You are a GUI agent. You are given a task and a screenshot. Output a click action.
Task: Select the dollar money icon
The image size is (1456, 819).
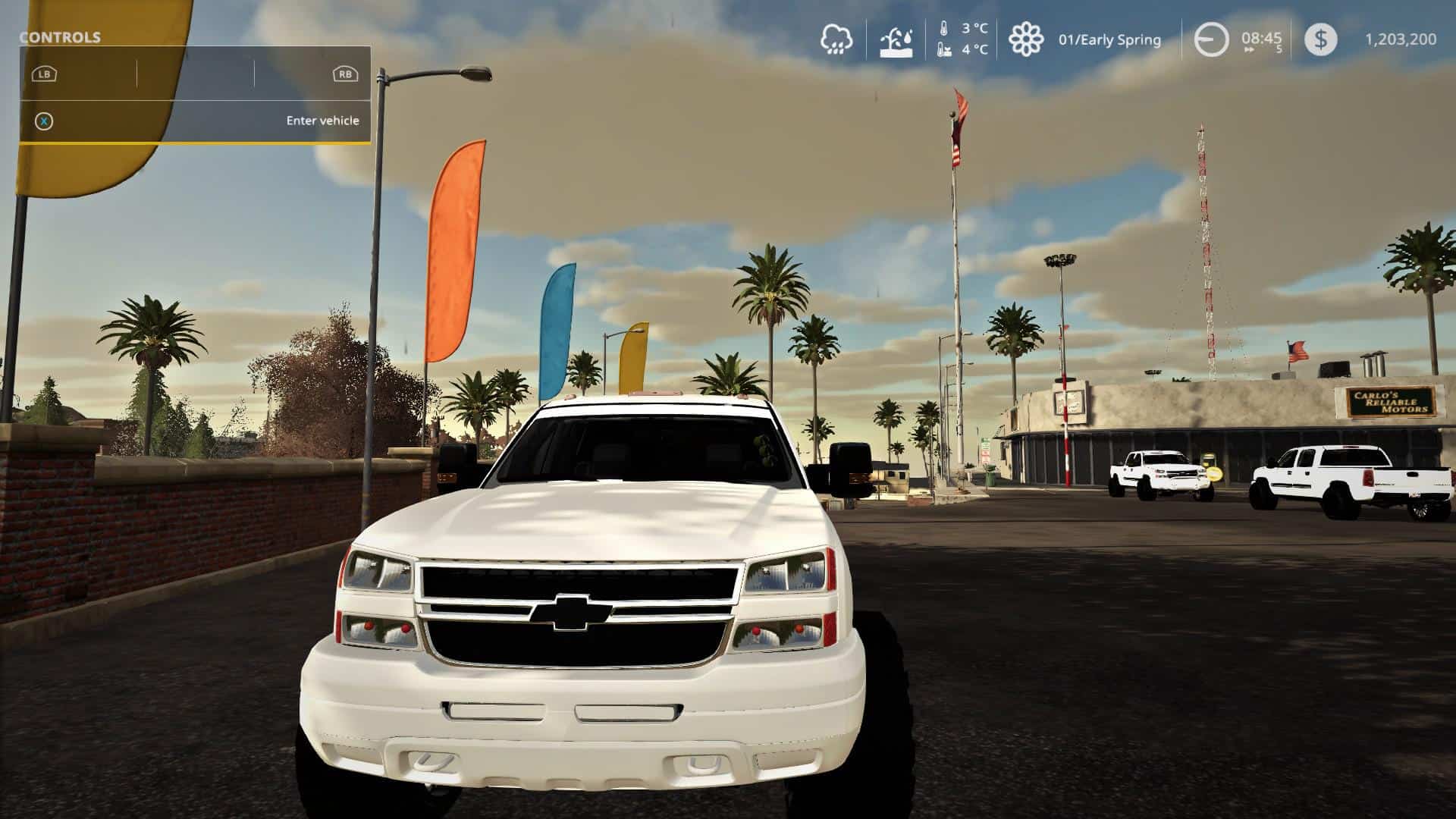[x=1320, y=39]
